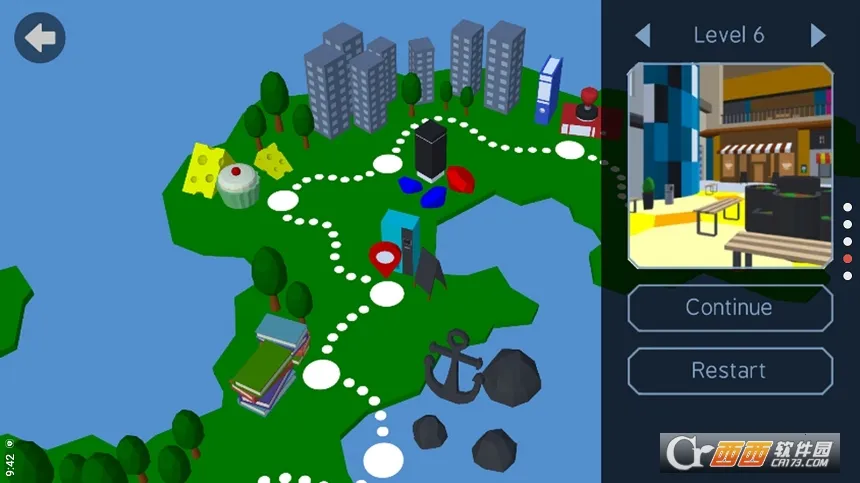Image resolution: width=860 pixels, height=483 pixels.
Task: Open the Level 6 preview thumbnail
Action: click(x=729, y=166)
